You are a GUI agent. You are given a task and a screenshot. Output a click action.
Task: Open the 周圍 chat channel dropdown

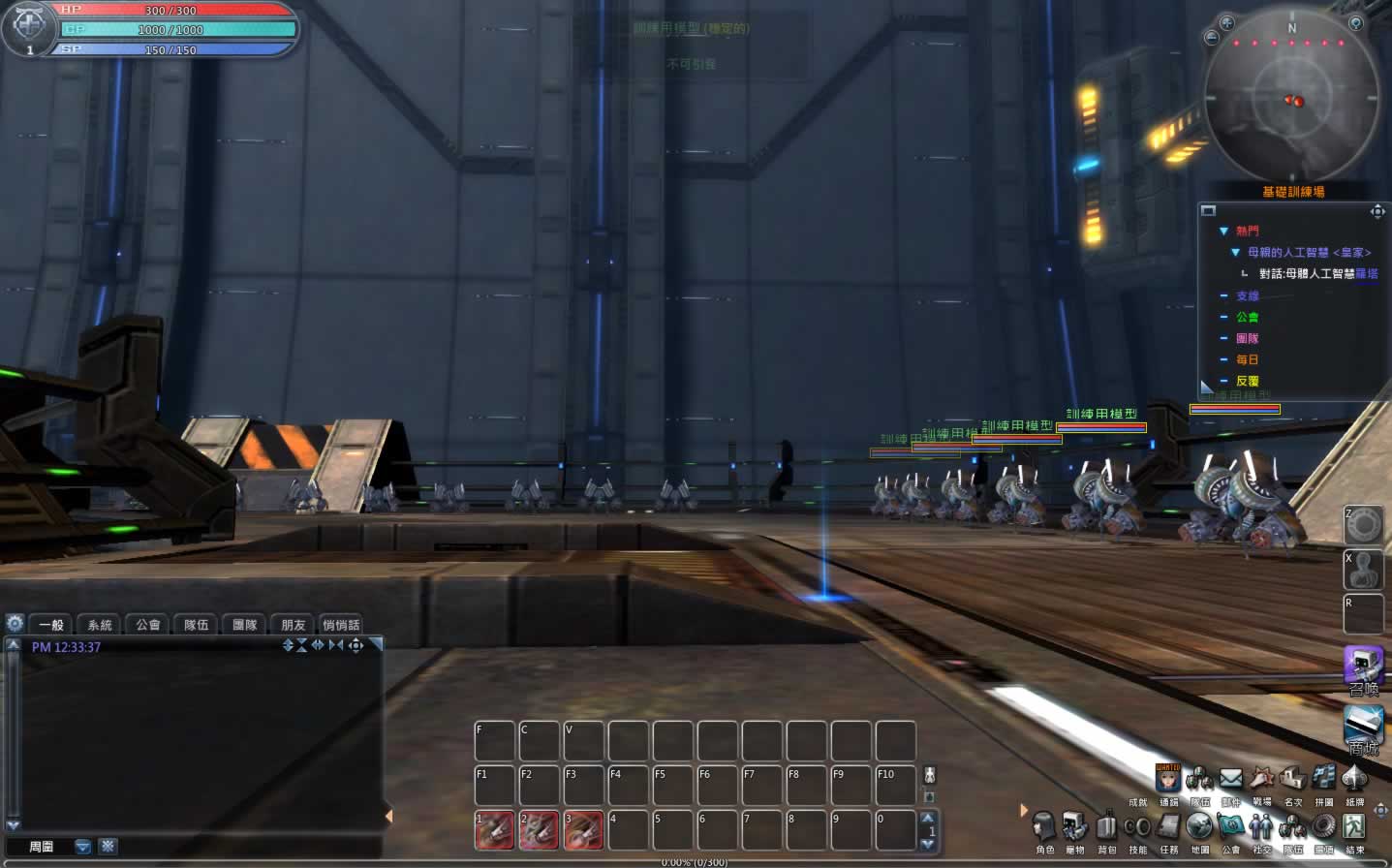click(83, 847)
